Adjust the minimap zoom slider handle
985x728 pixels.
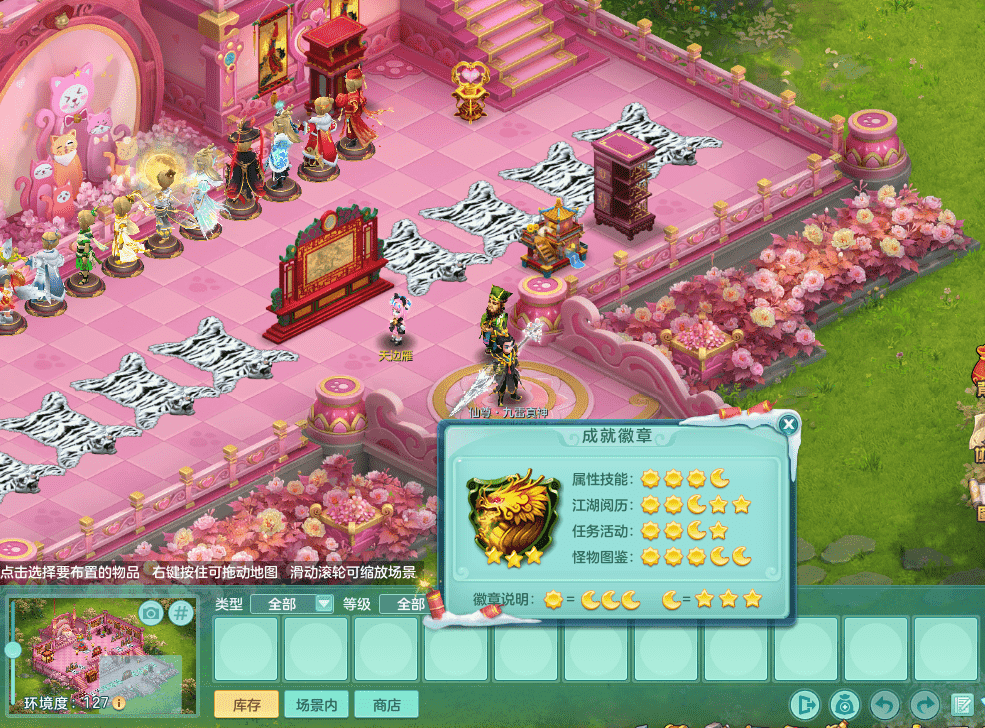[13, 650]
